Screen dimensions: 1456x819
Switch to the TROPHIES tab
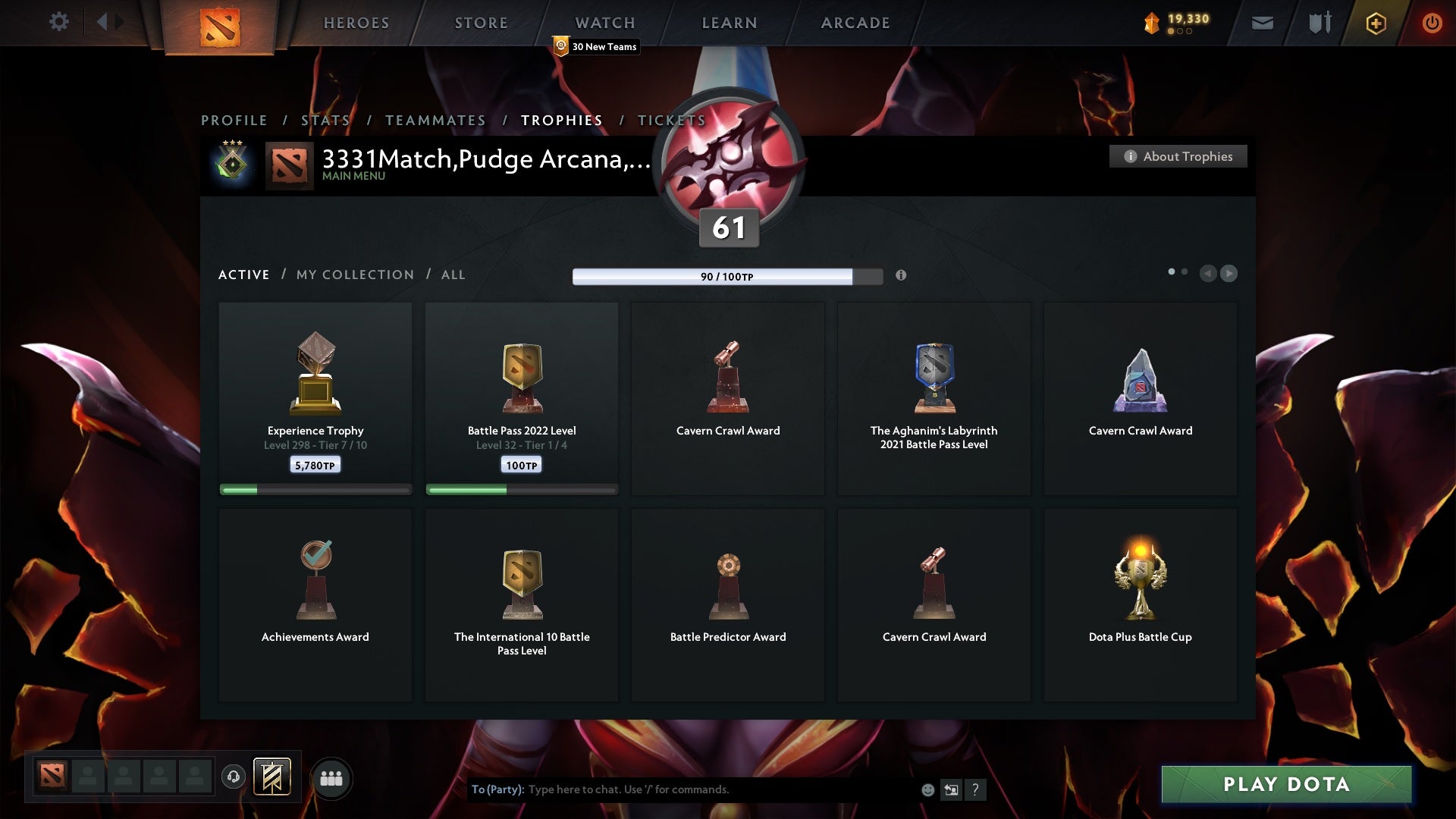click(561, 120)
